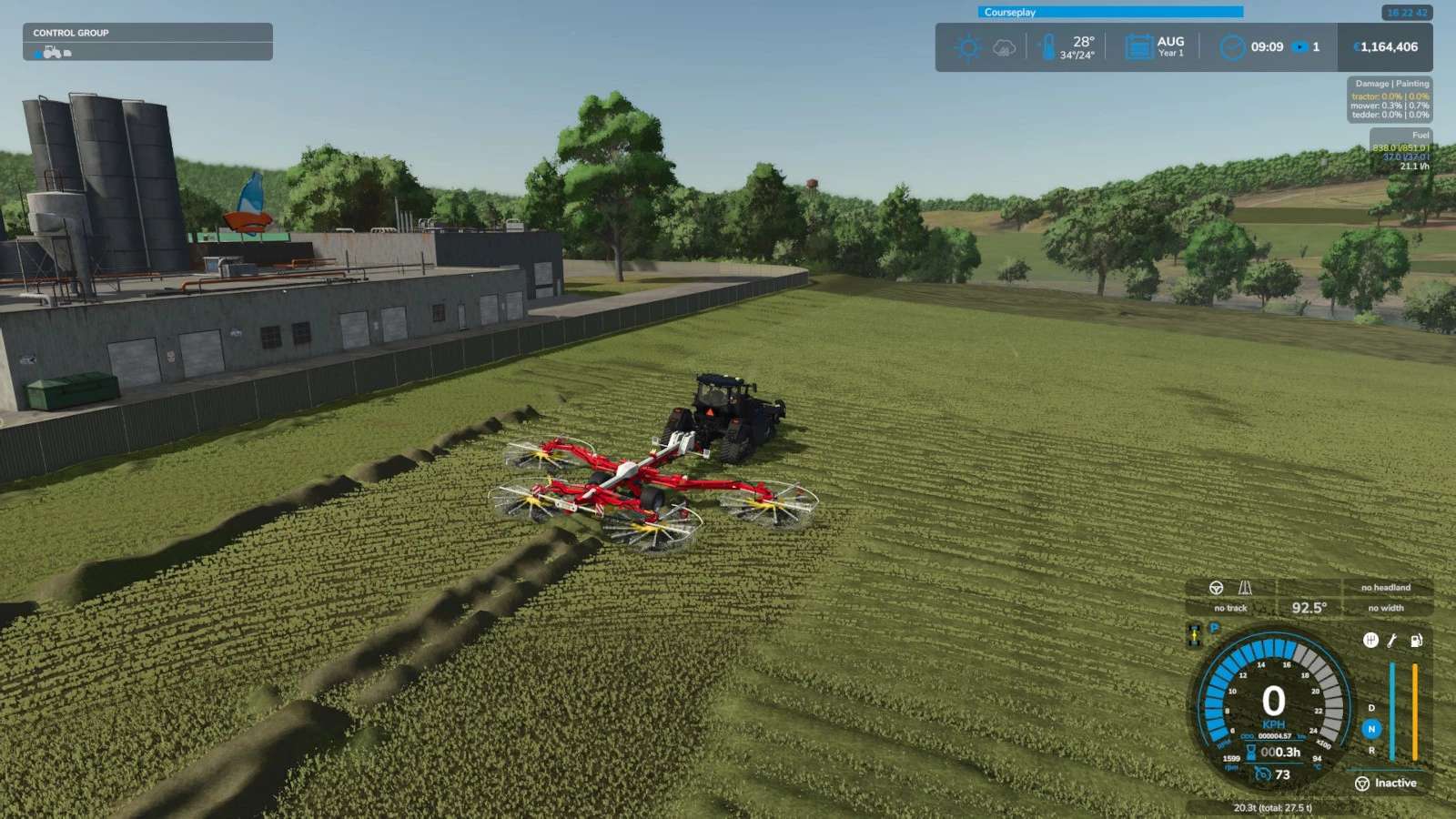Click the no track button on the GPS HUD
1456x819 pixels.
pyautogui.click(x=1230, y=607)
